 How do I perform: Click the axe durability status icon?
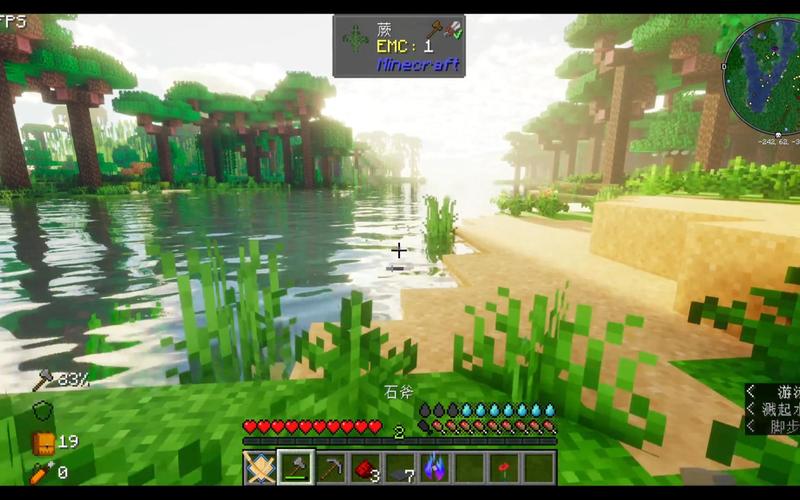point(43,379)
